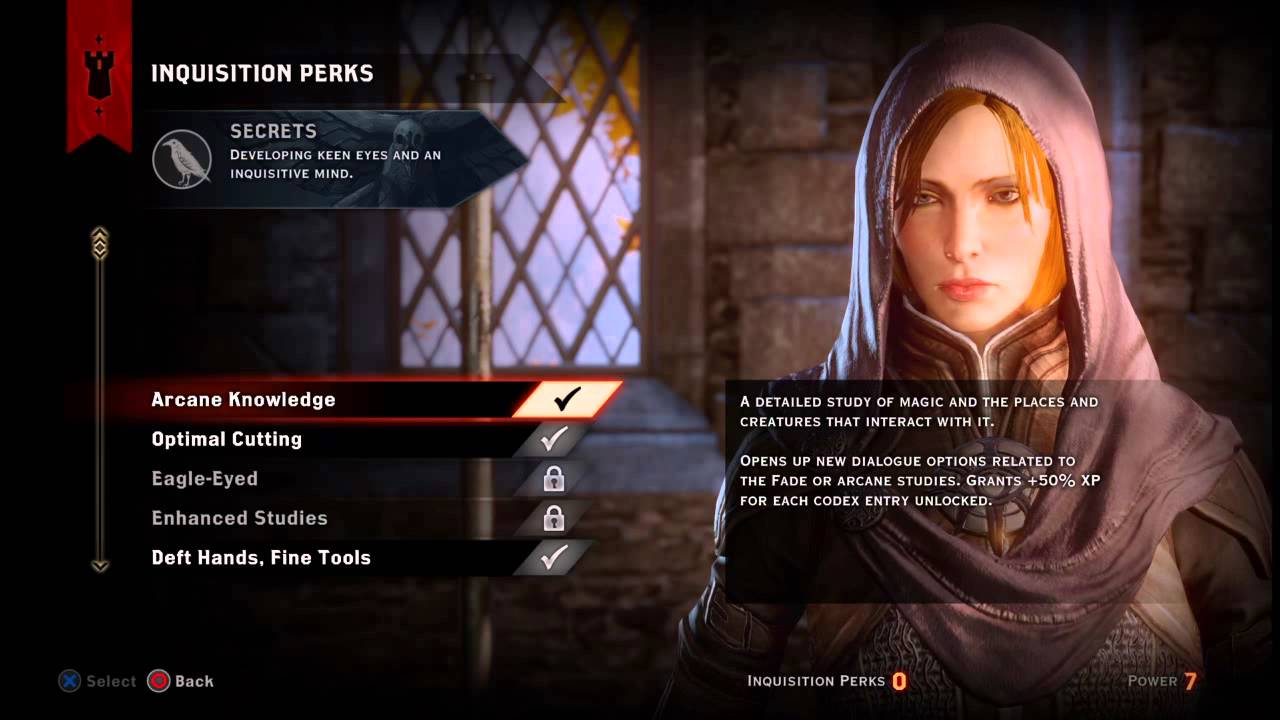This screenshot has height=720, width=1280.
Task: Select the Arcane Knowledge perk
Action: [243, 400]
